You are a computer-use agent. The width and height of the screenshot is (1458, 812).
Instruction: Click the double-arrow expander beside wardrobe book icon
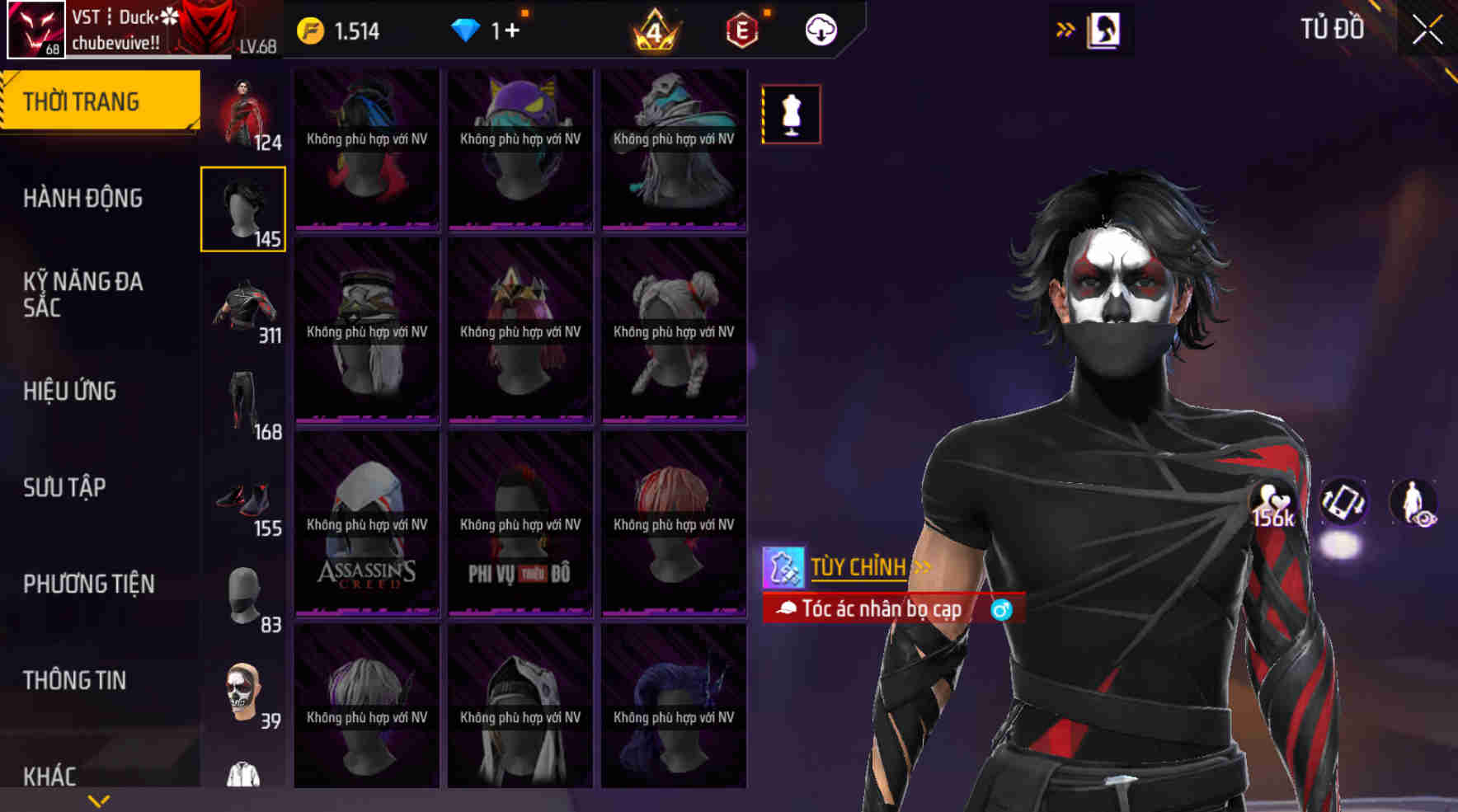[1066, 27]
